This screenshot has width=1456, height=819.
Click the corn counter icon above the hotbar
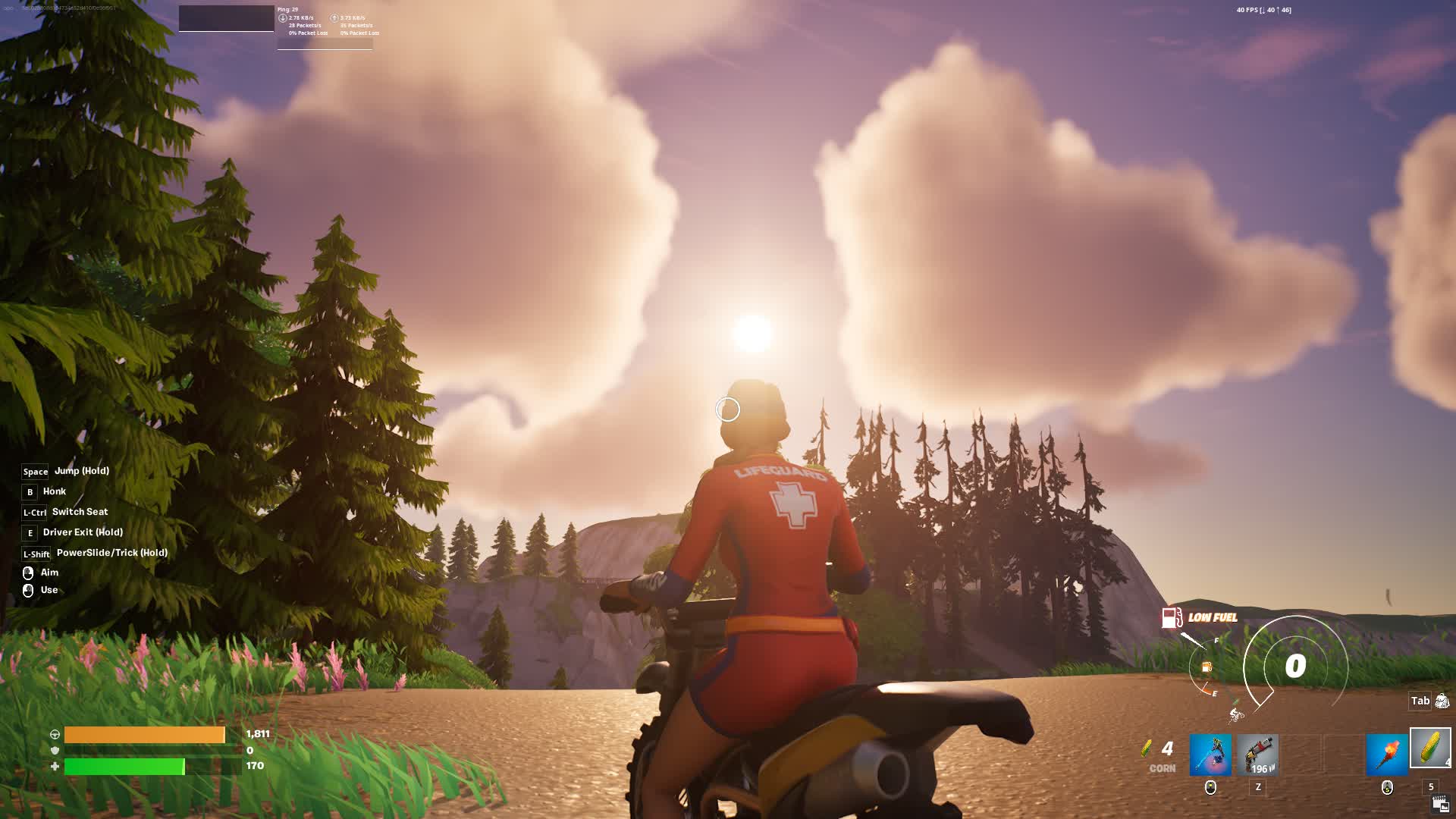coord(1147,747)
